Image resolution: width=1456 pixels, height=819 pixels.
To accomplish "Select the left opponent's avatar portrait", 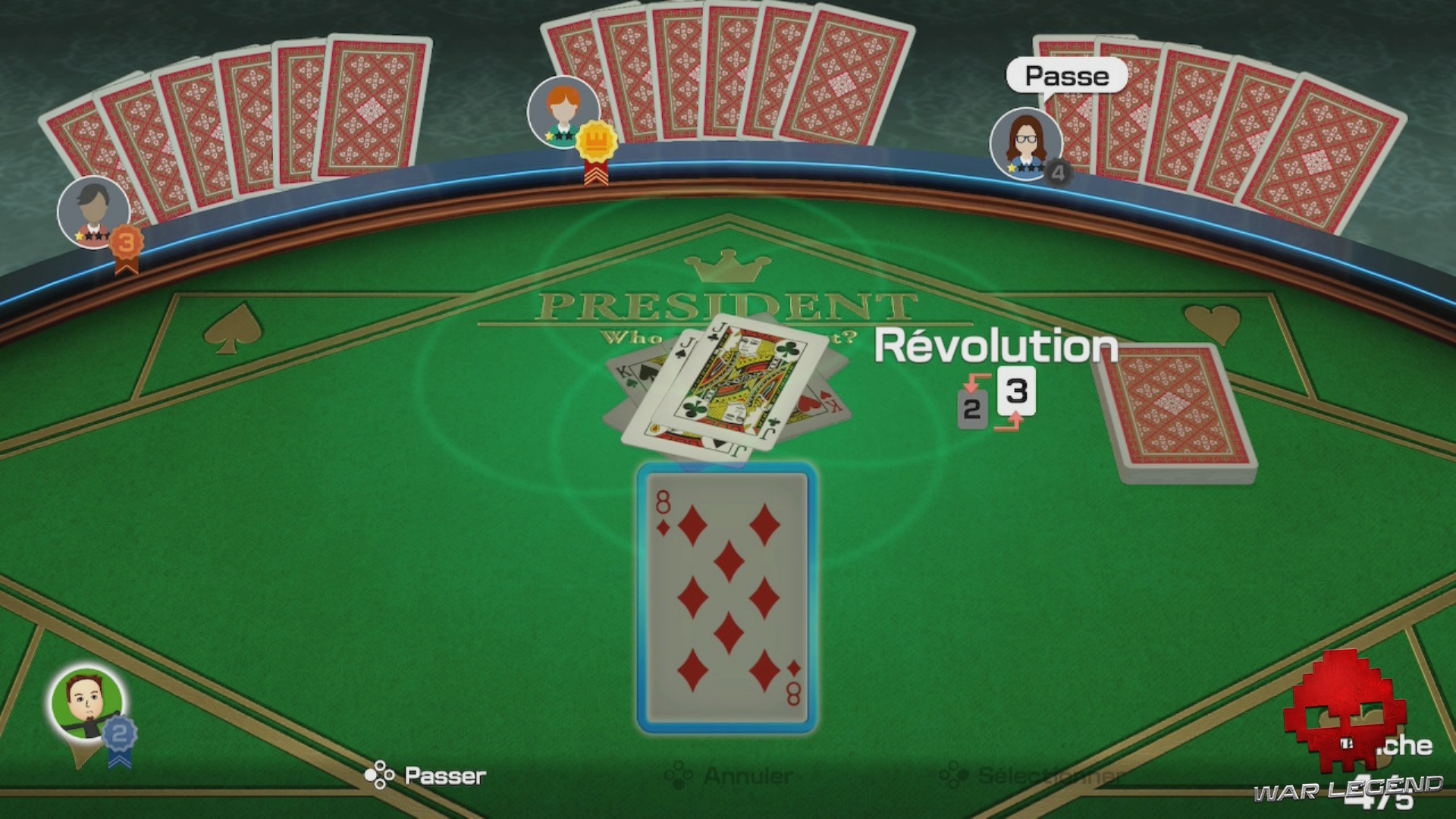I will click(93, 212).
